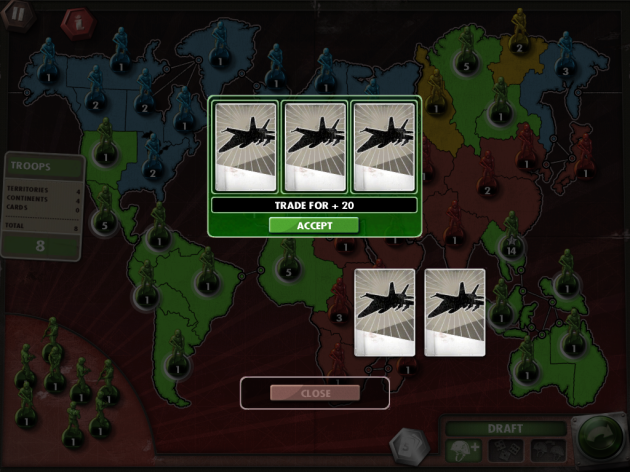Viewport: 630px width, 472px height.
Task: Select the helmet-plus draft phase icon
Action: (x=465, y=451)
